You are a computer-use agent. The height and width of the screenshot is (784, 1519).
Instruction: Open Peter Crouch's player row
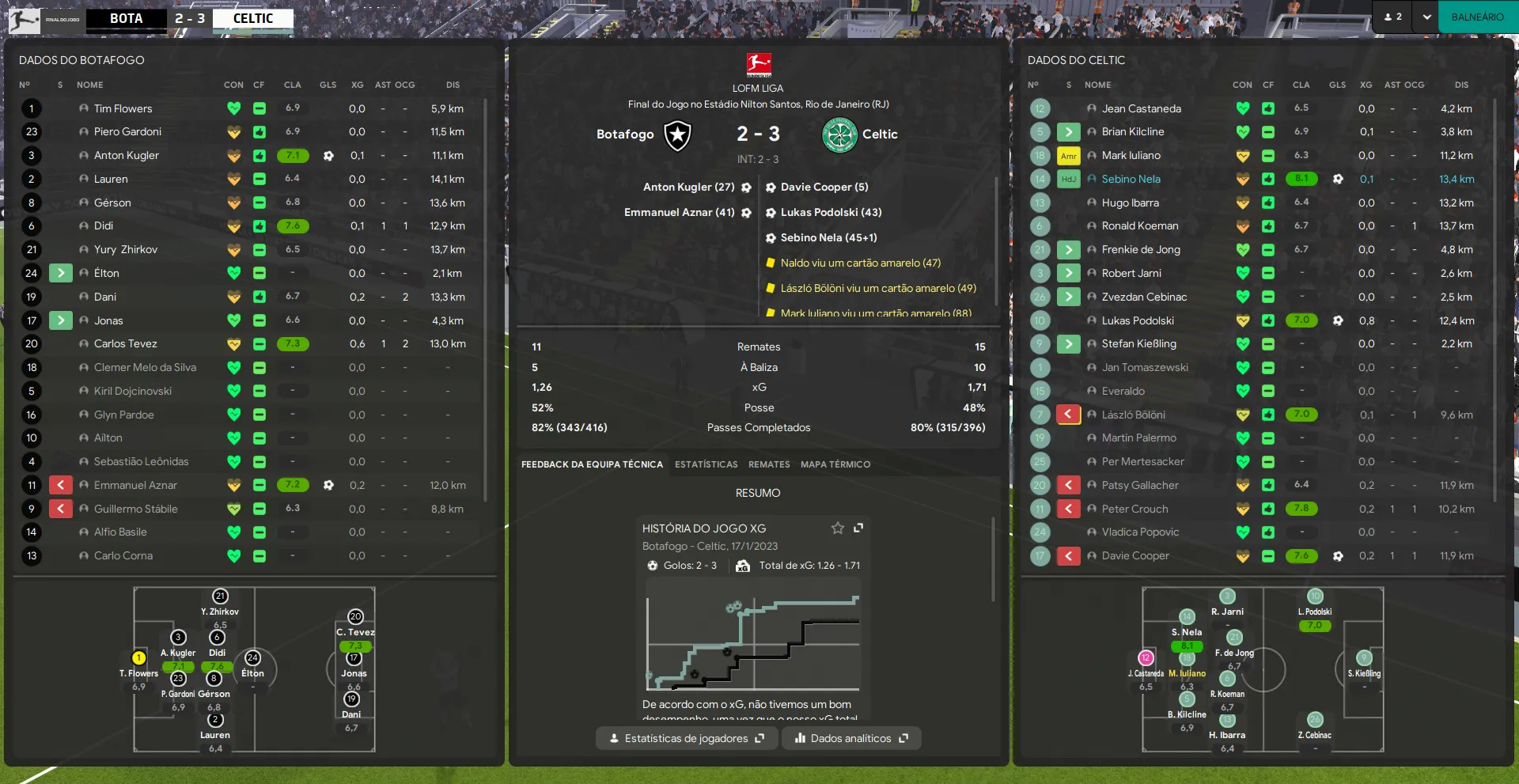[x=1135, y=509]
